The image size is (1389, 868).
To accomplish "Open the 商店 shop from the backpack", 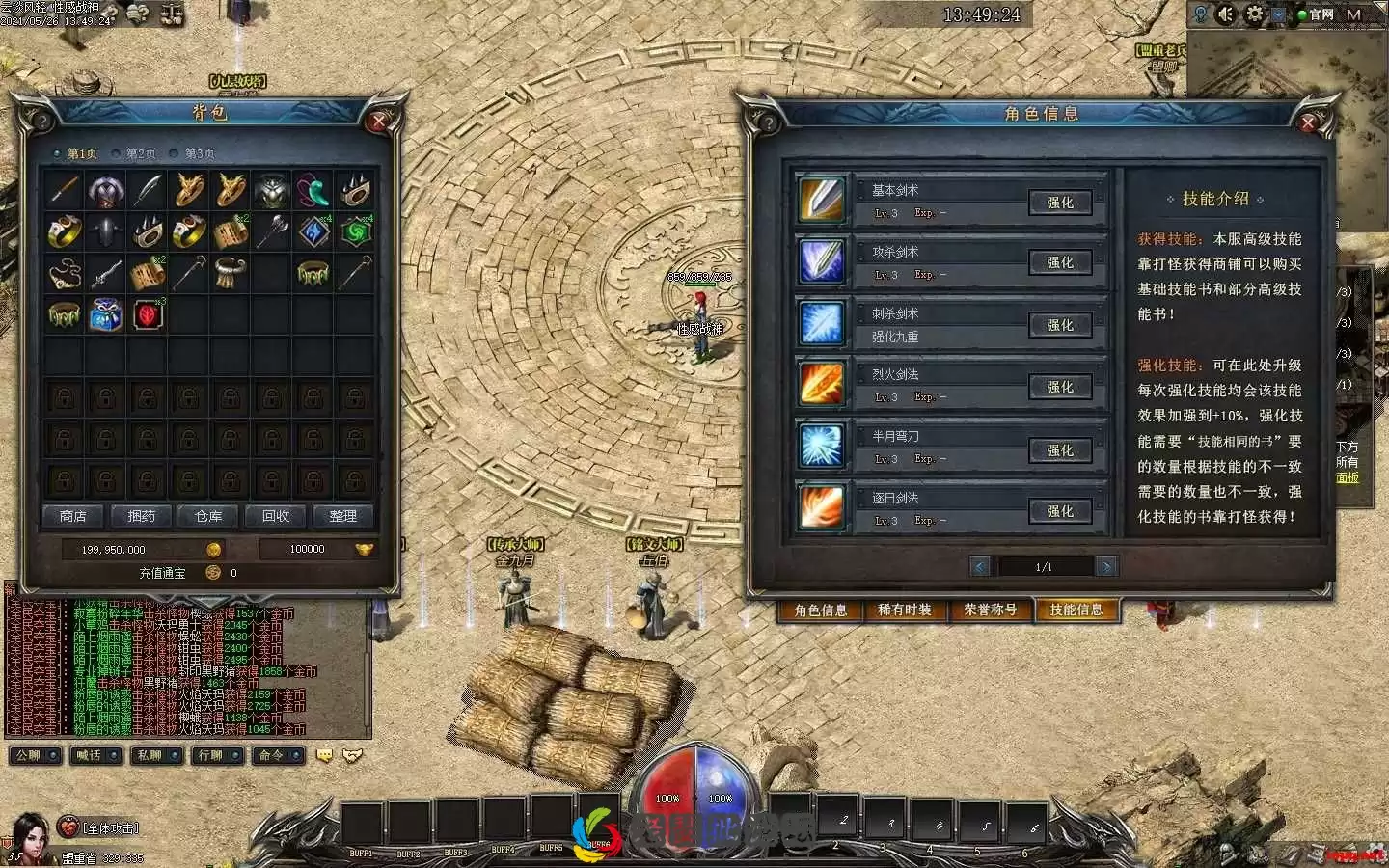I will (73, 516).
